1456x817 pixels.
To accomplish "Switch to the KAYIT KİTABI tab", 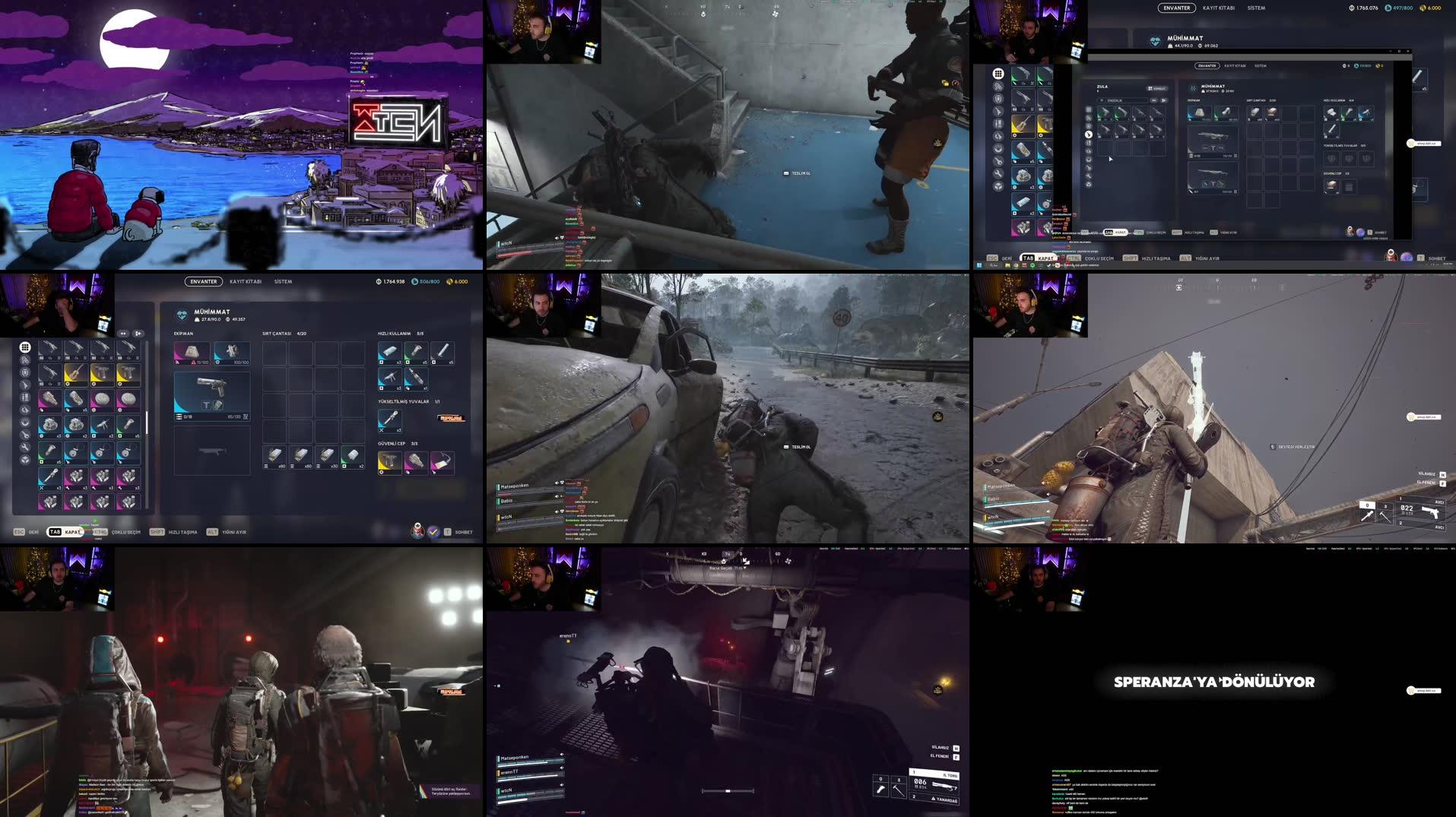I will (246, 281).
